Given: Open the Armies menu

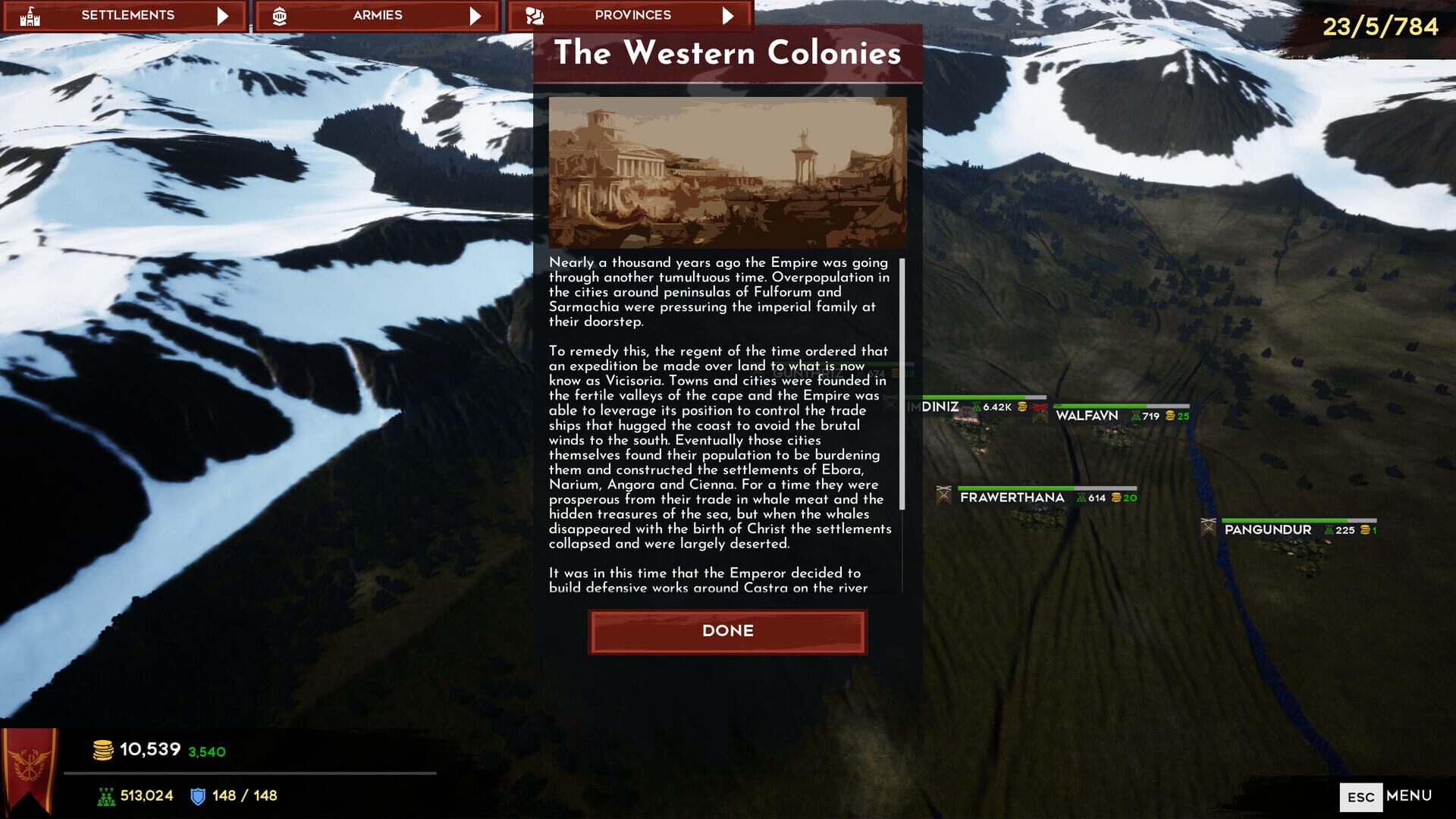Looking at the screenshot, I should 378,14.
